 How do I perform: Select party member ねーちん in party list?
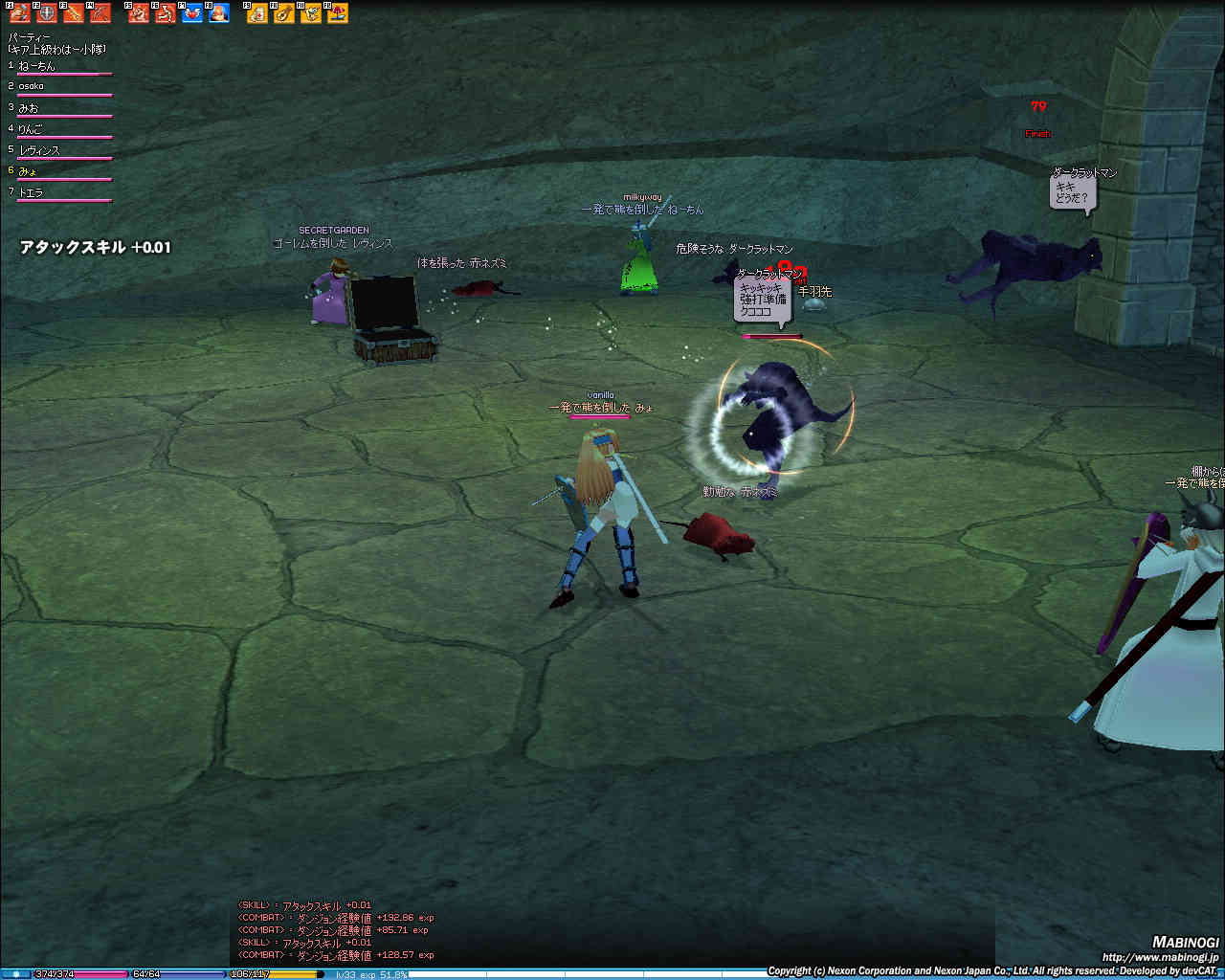tap(38, 66)
